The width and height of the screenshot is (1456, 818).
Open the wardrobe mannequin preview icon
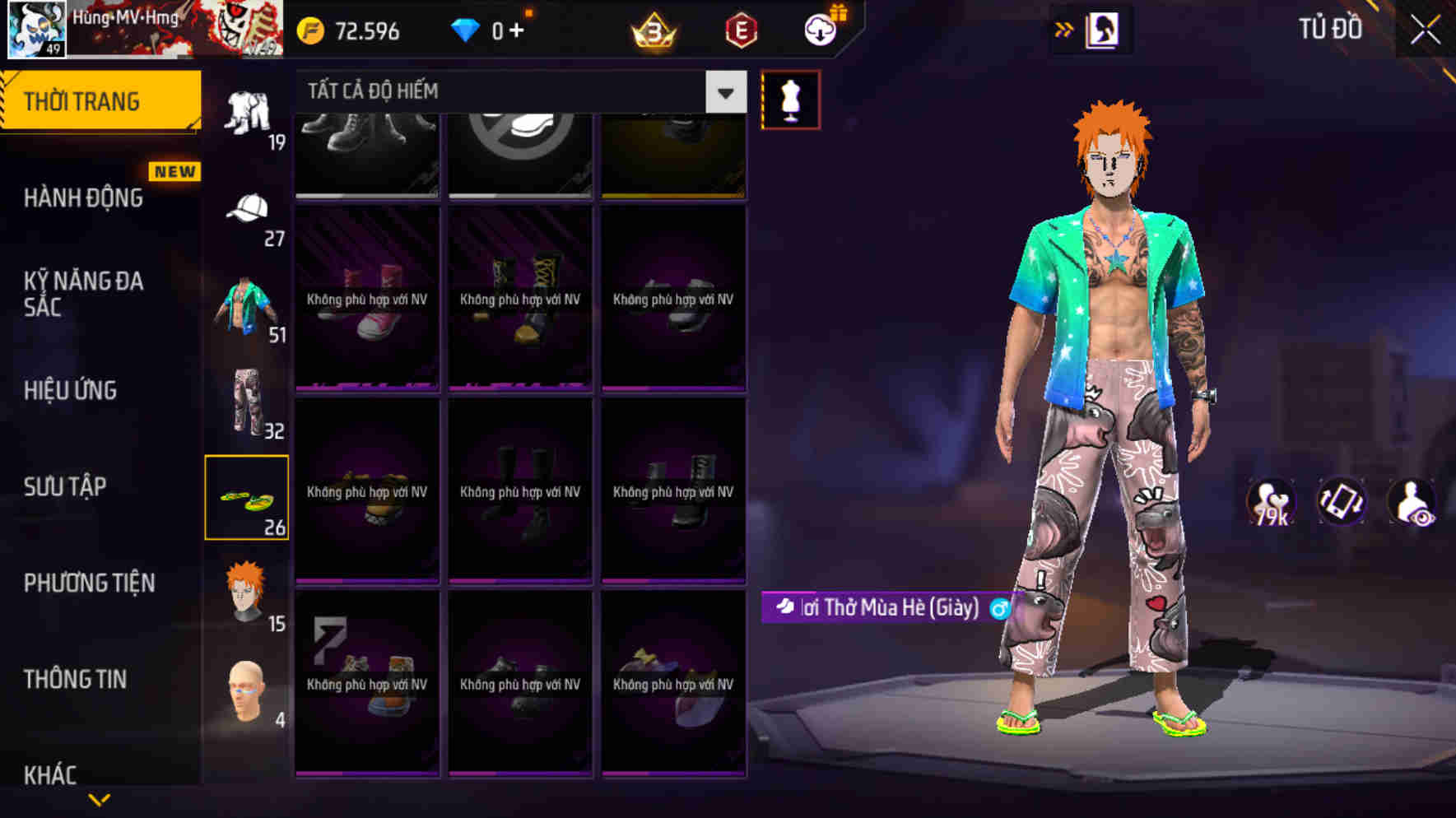(791, 98)
